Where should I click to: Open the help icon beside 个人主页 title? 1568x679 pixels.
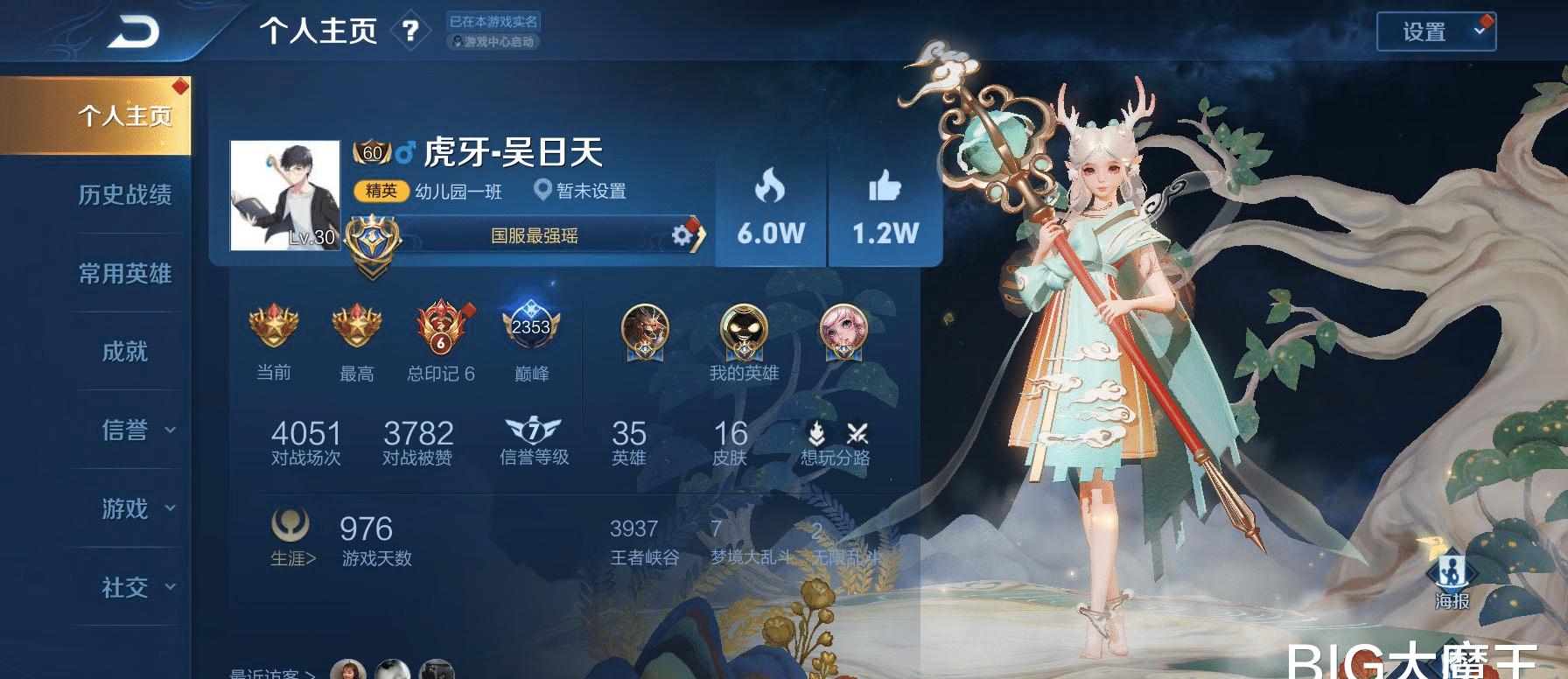click(x=411, y=31)
